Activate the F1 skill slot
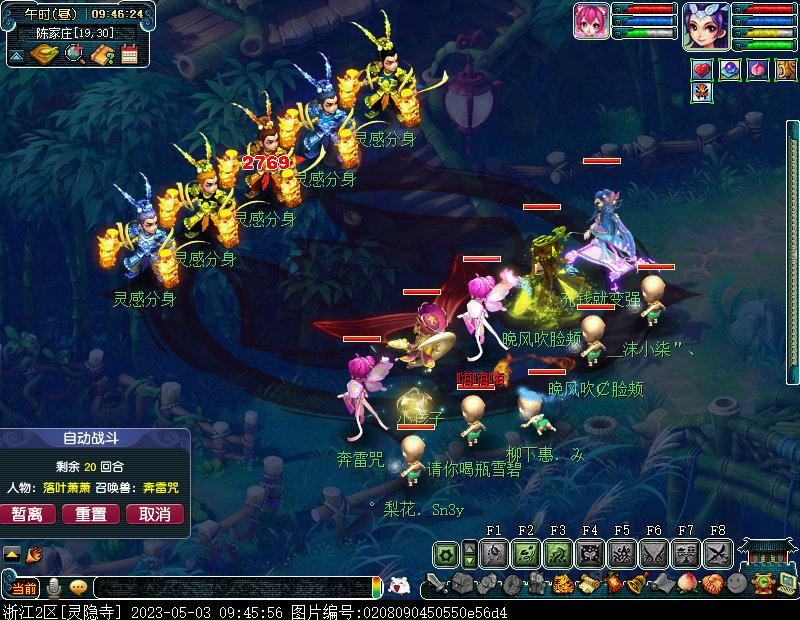The image size is (800, 620). (x=494, y=553)
